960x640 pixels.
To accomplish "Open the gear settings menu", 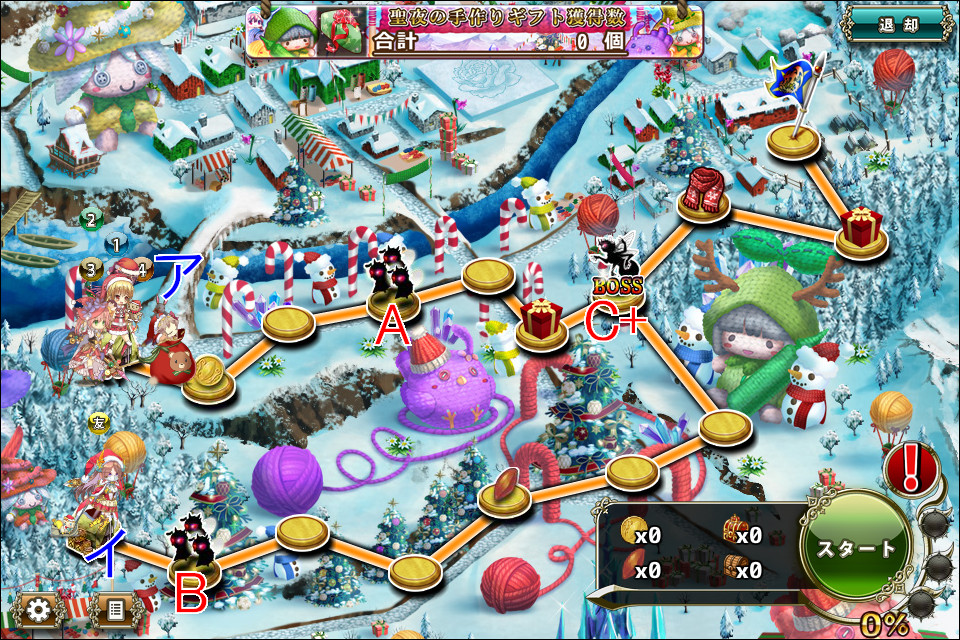I will pos(41,609).
